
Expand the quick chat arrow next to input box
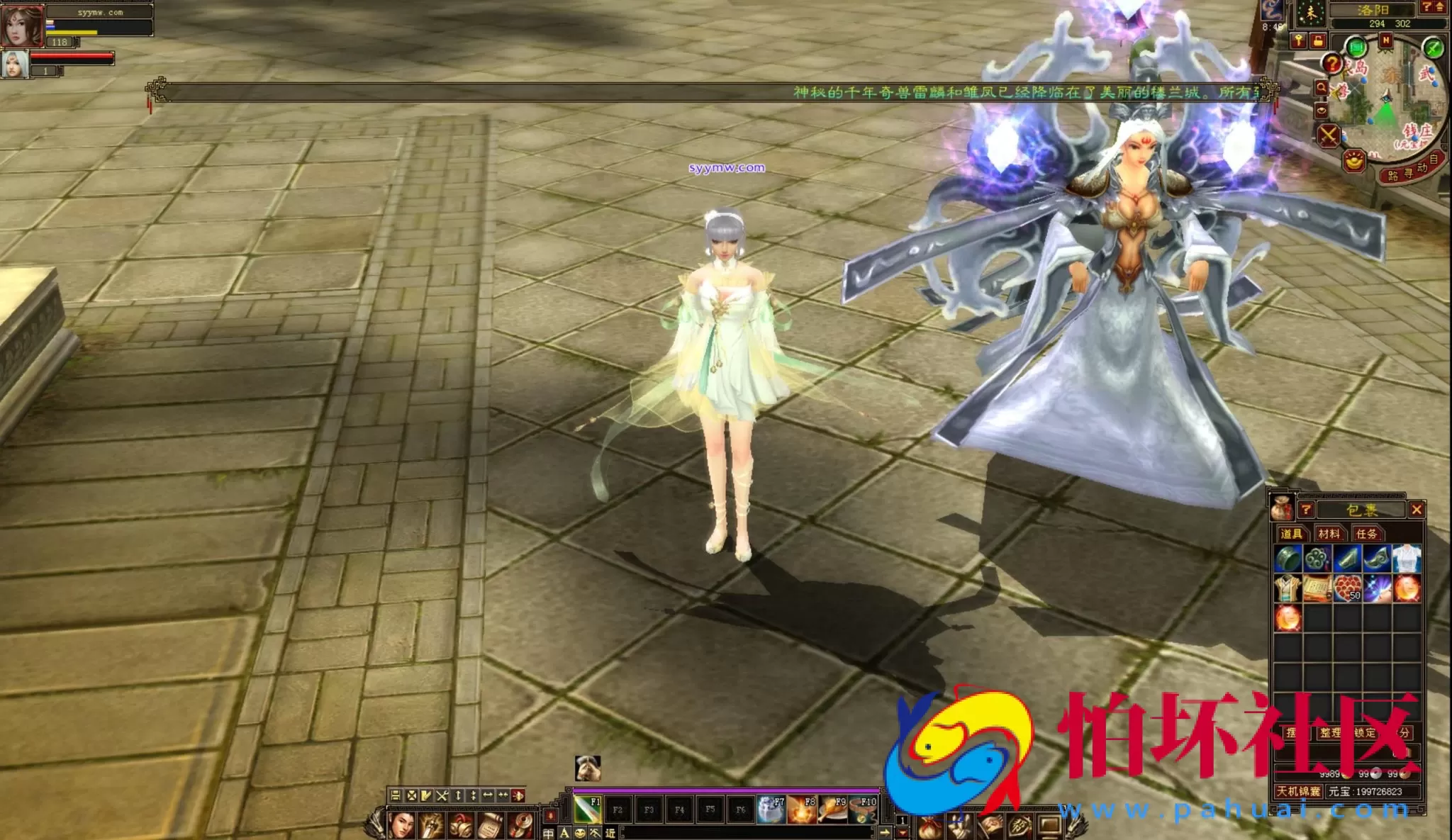(884, 832)
